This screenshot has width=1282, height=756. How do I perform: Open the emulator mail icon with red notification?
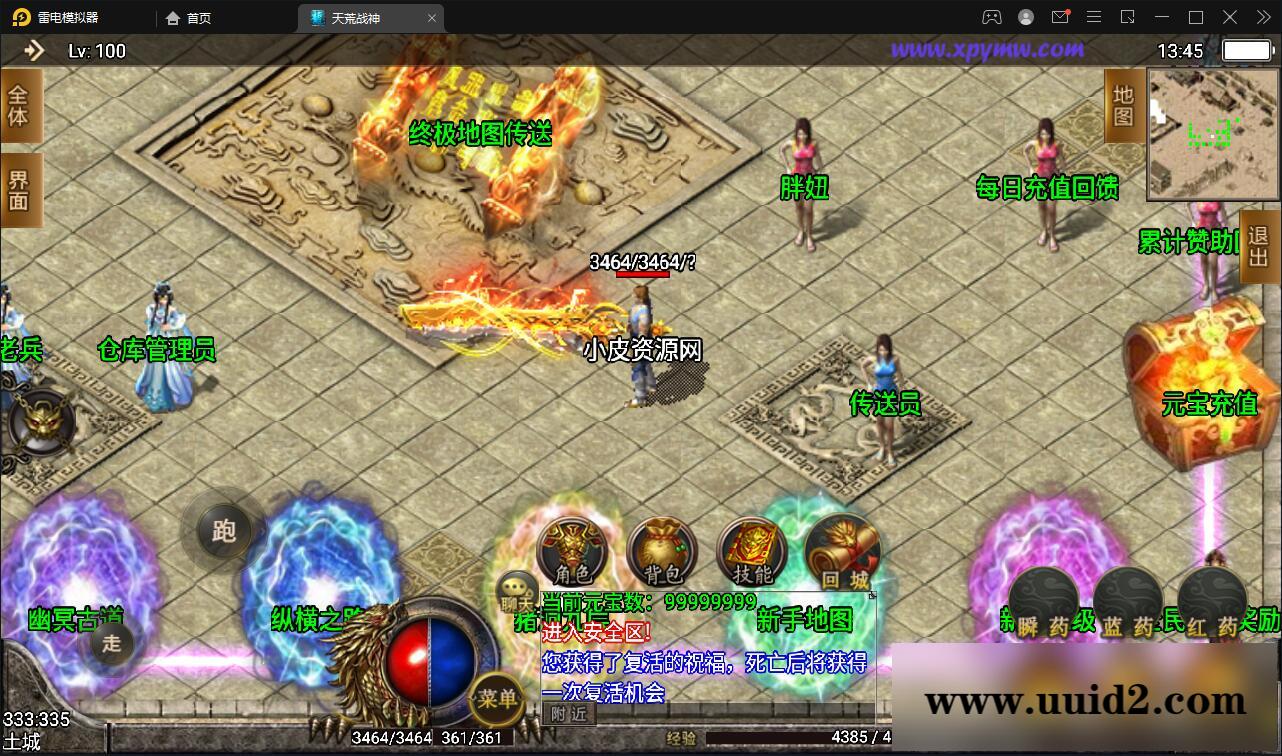click(x=1060, y=17)
